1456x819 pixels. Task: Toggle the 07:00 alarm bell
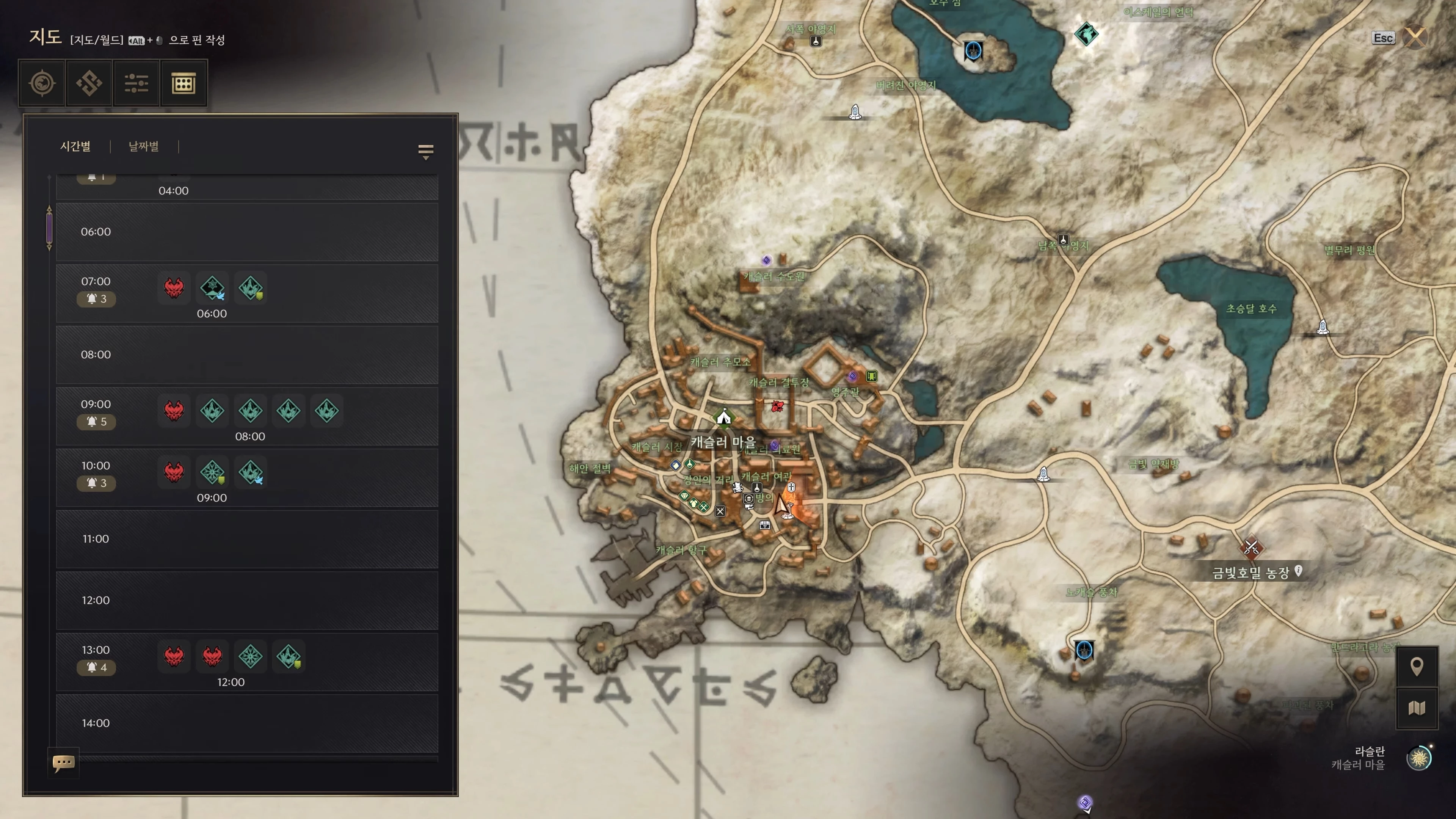pyautogui.click(x=96, y=298)
